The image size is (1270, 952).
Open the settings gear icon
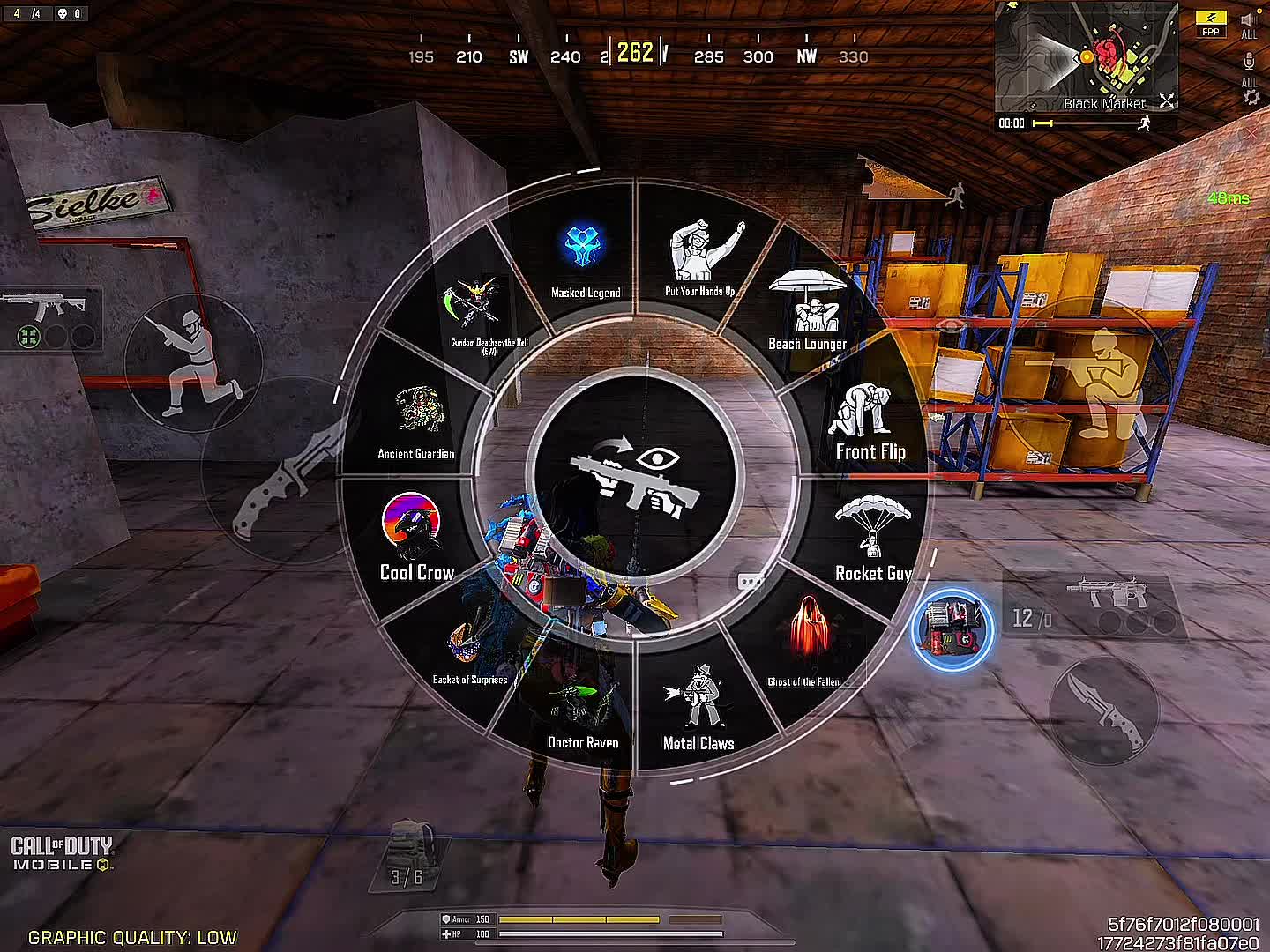(x=1251, y=97)
